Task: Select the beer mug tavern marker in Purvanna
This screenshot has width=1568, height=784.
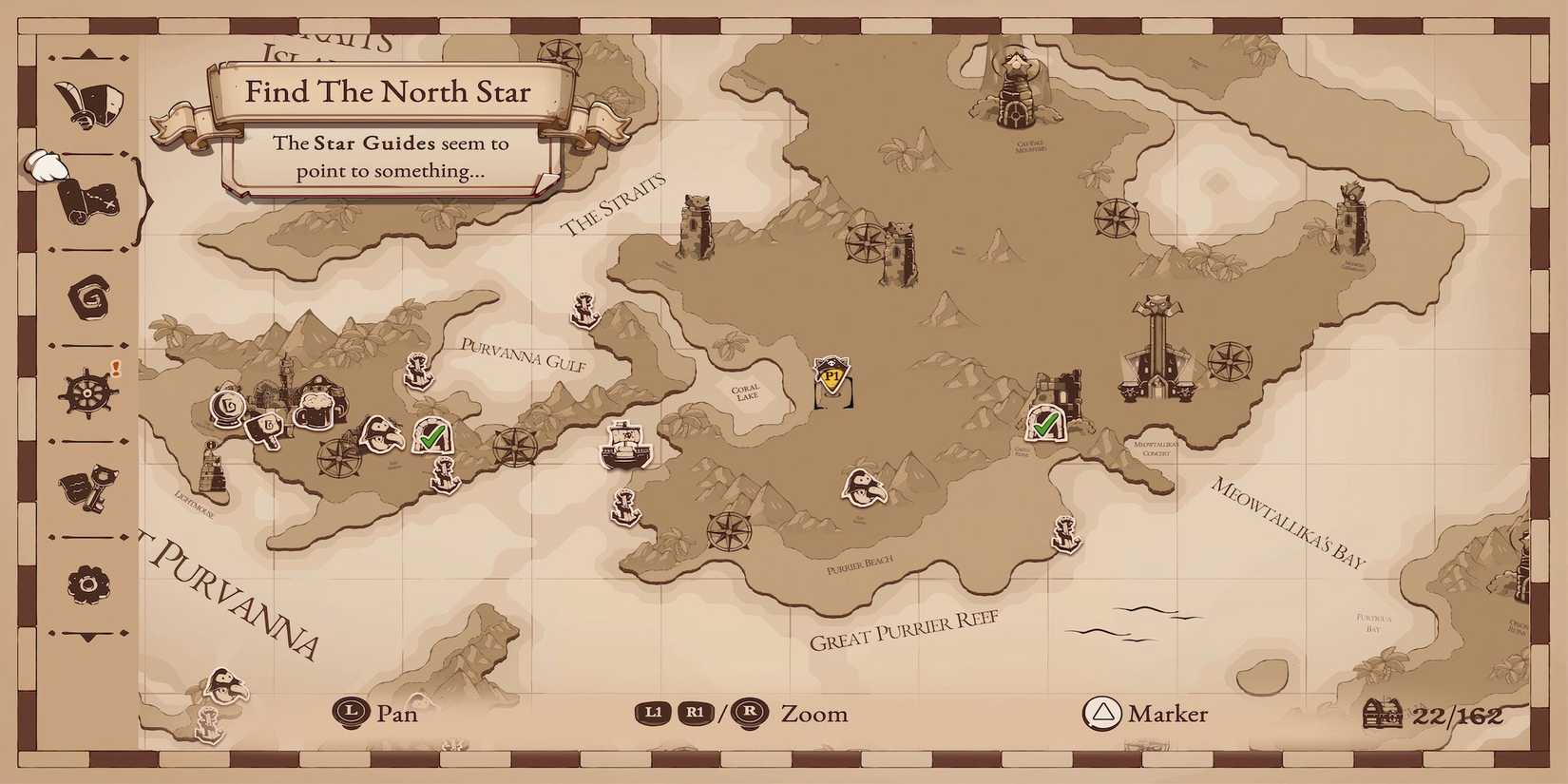Action: point(316,411)
